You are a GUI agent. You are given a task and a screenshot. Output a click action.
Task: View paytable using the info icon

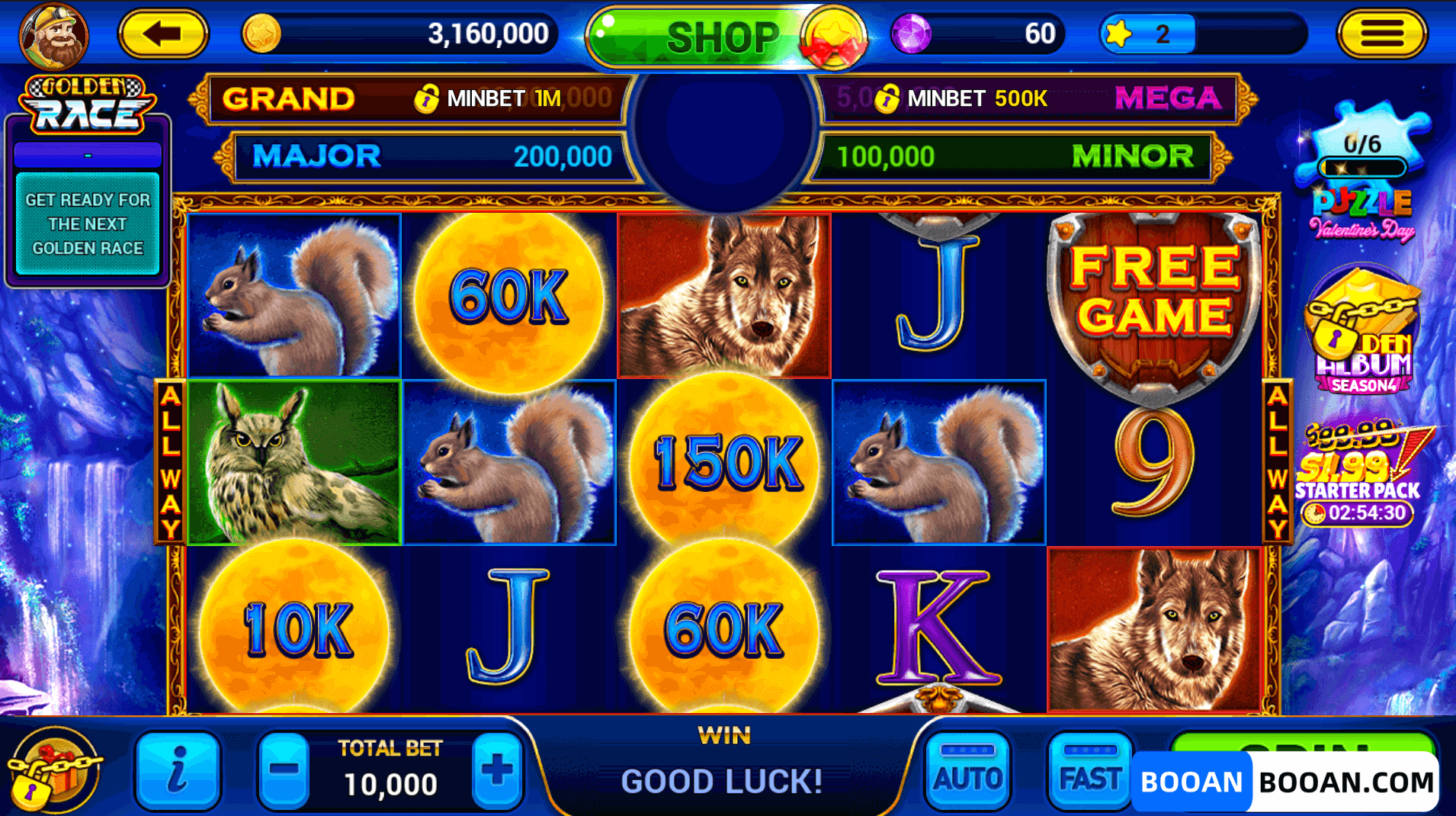[177, 772]
